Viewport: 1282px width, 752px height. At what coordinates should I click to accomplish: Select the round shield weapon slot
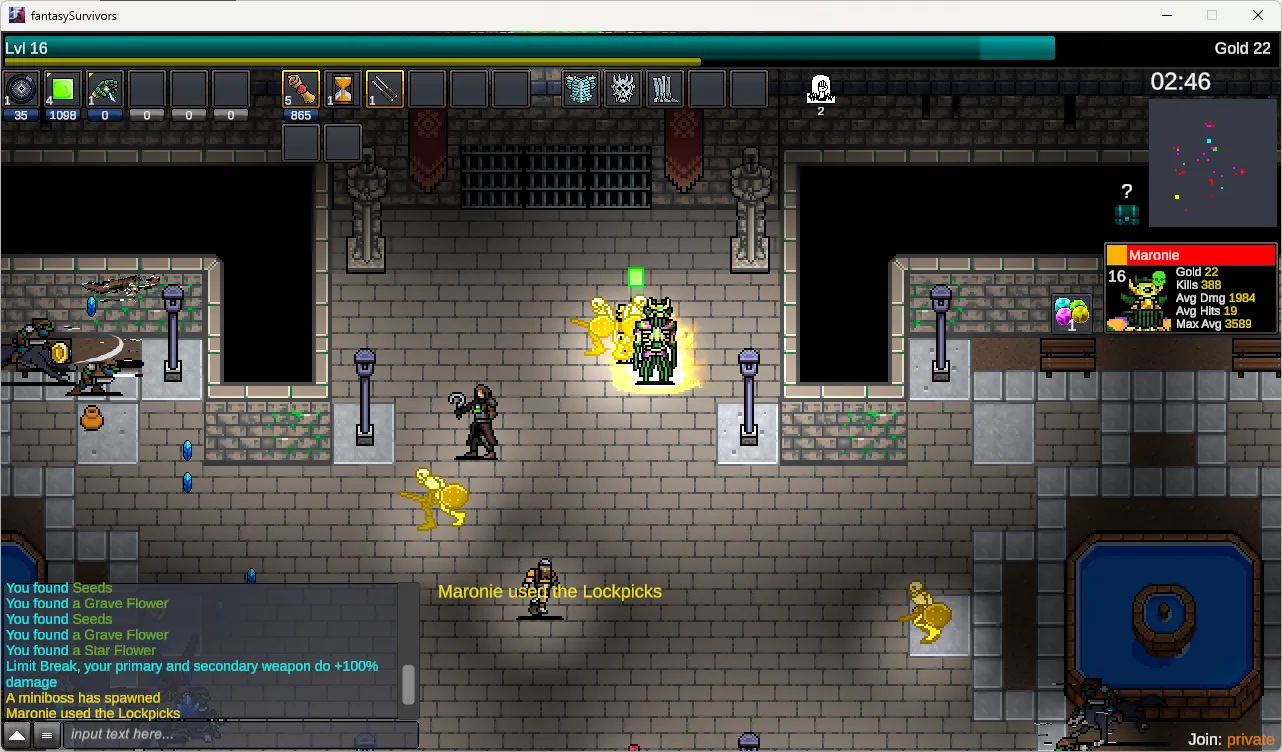click(x=22, y=89)
